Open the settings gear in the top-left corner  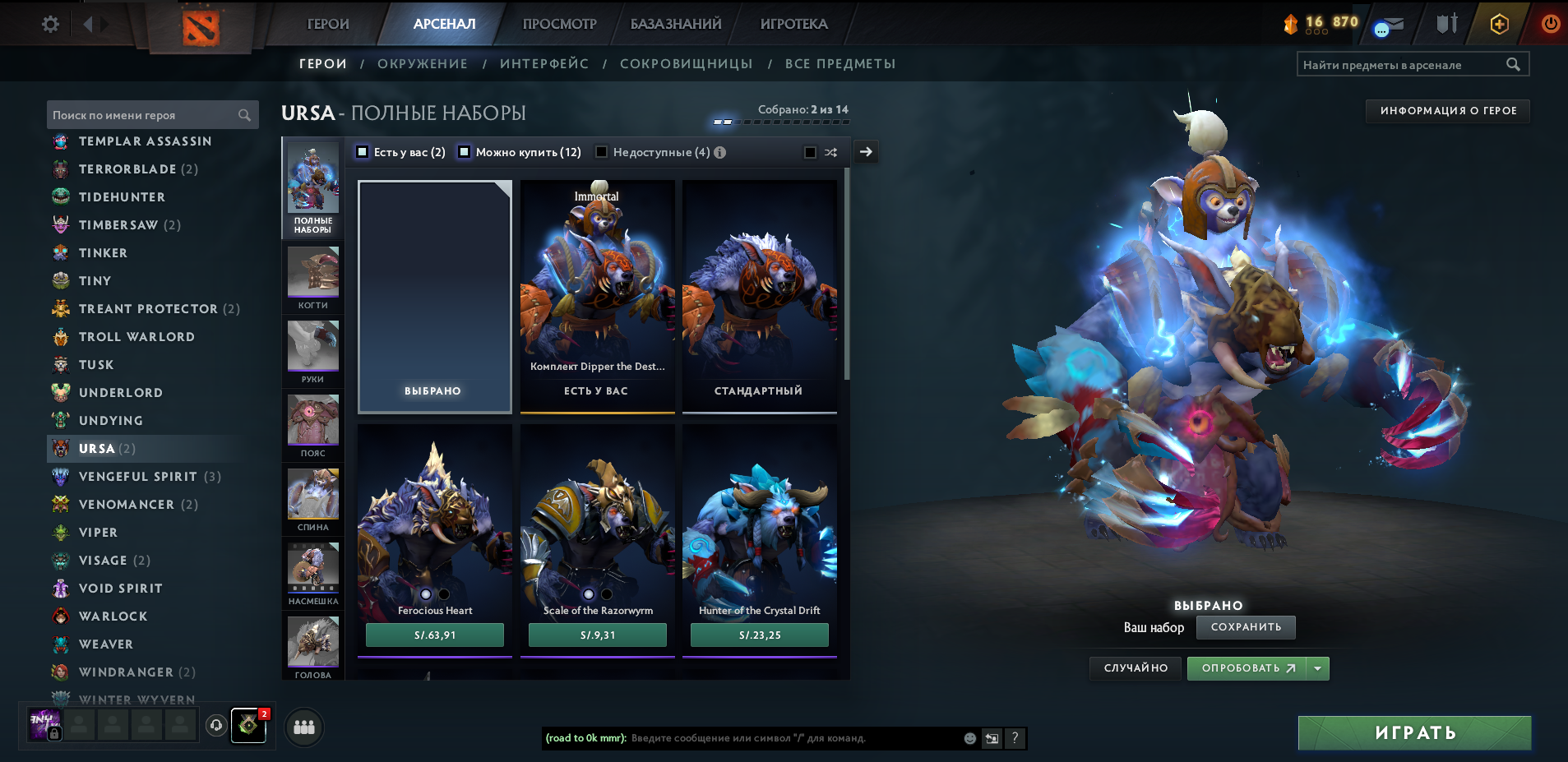pyautogui.click(x=49, y=24)
